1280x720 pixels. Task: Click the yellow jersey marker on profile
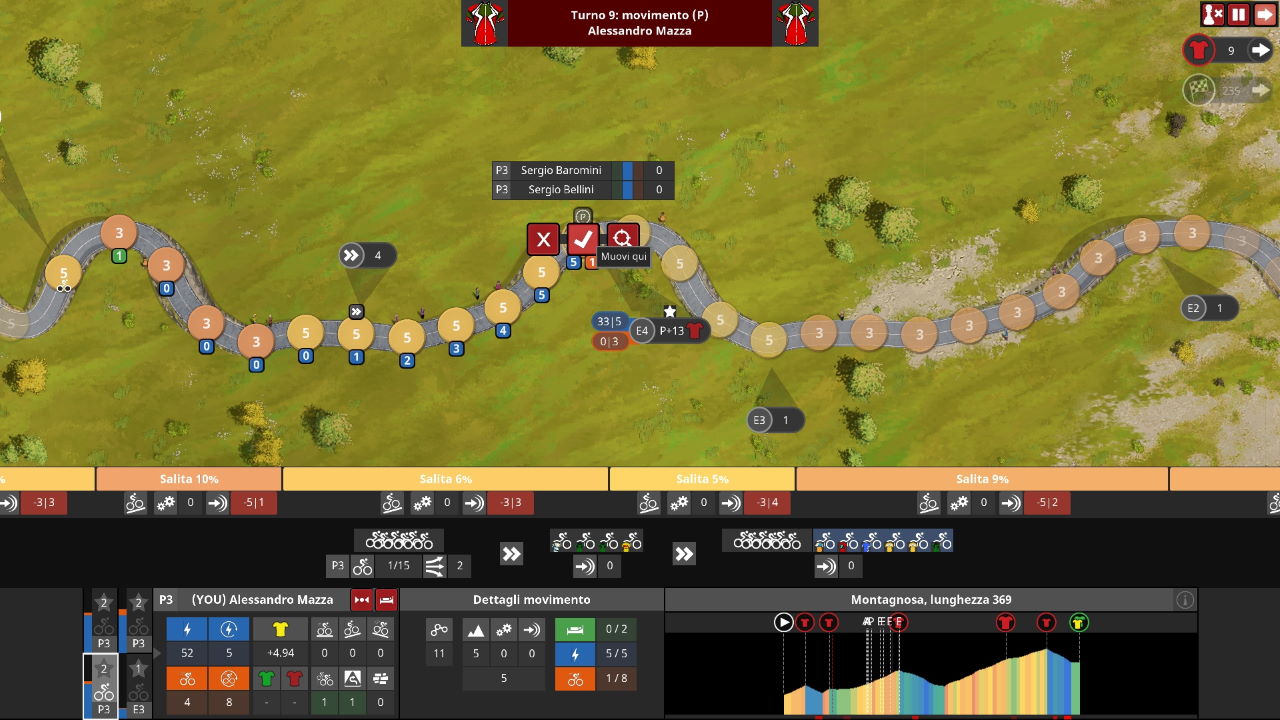[x=1078, y=623]
